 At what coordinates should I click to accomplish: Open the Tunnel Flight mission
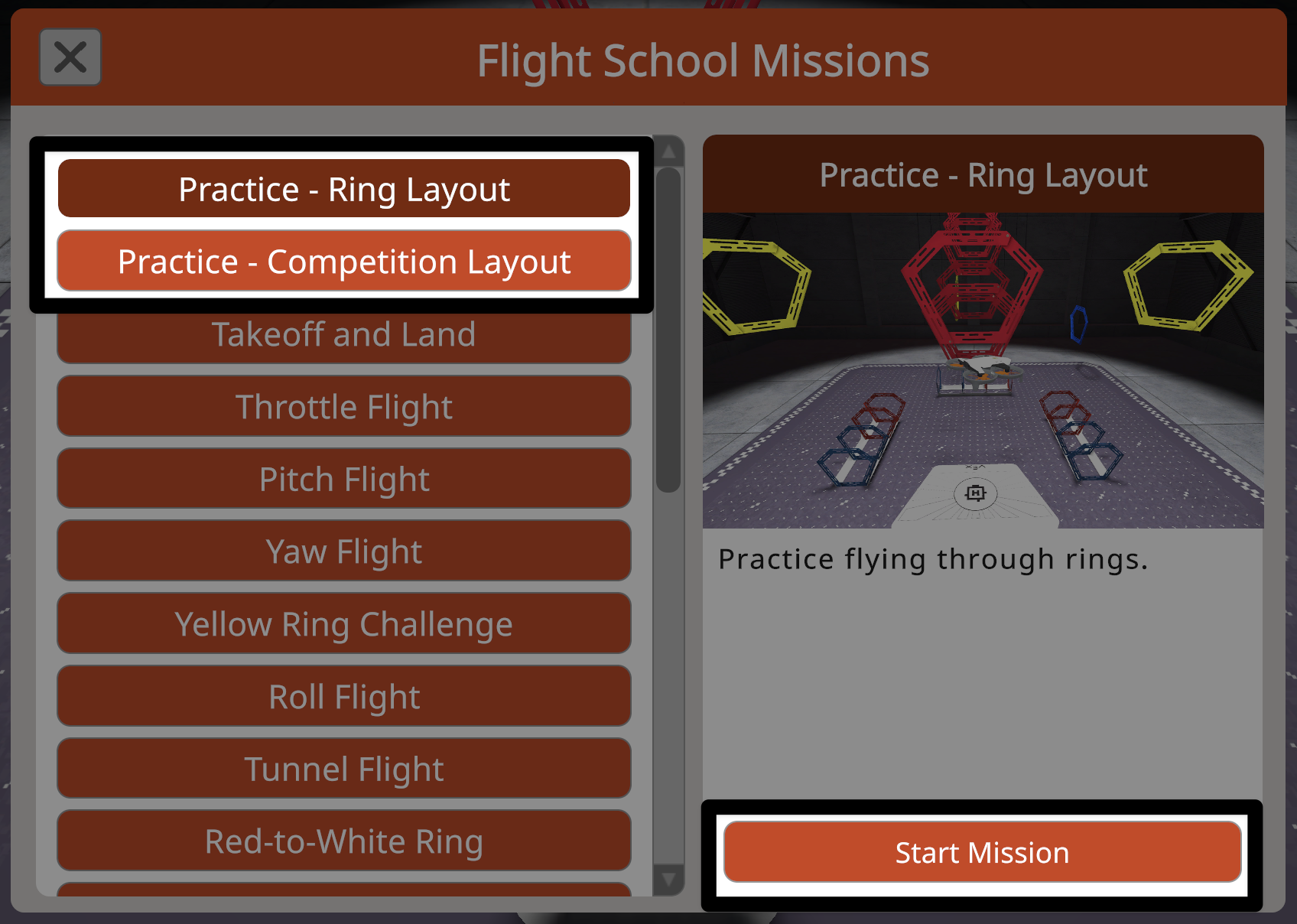coord(343,768)
